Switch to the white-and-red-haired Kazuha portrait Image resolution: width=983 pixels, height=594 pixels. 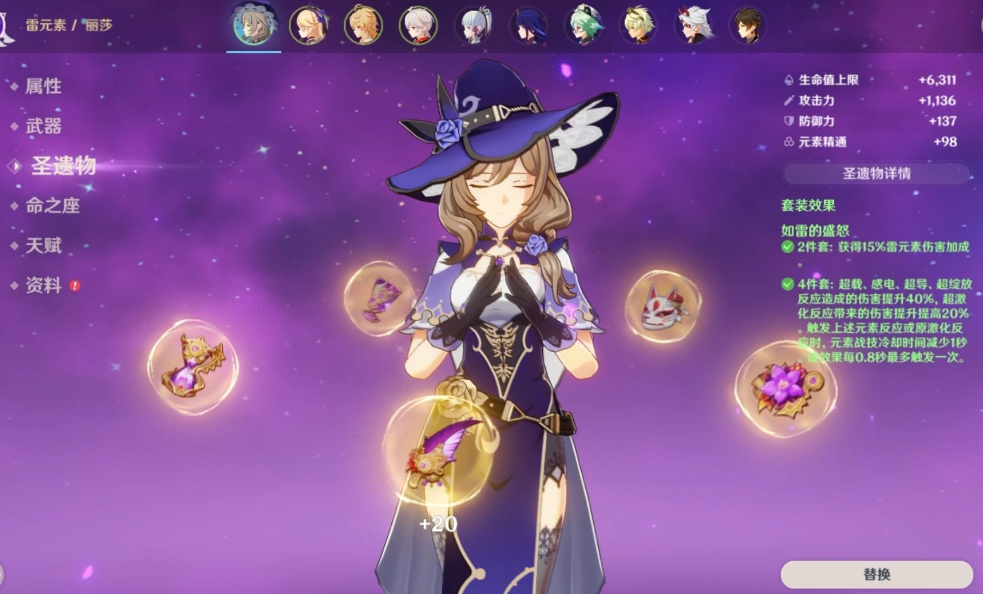coord(418,25)
